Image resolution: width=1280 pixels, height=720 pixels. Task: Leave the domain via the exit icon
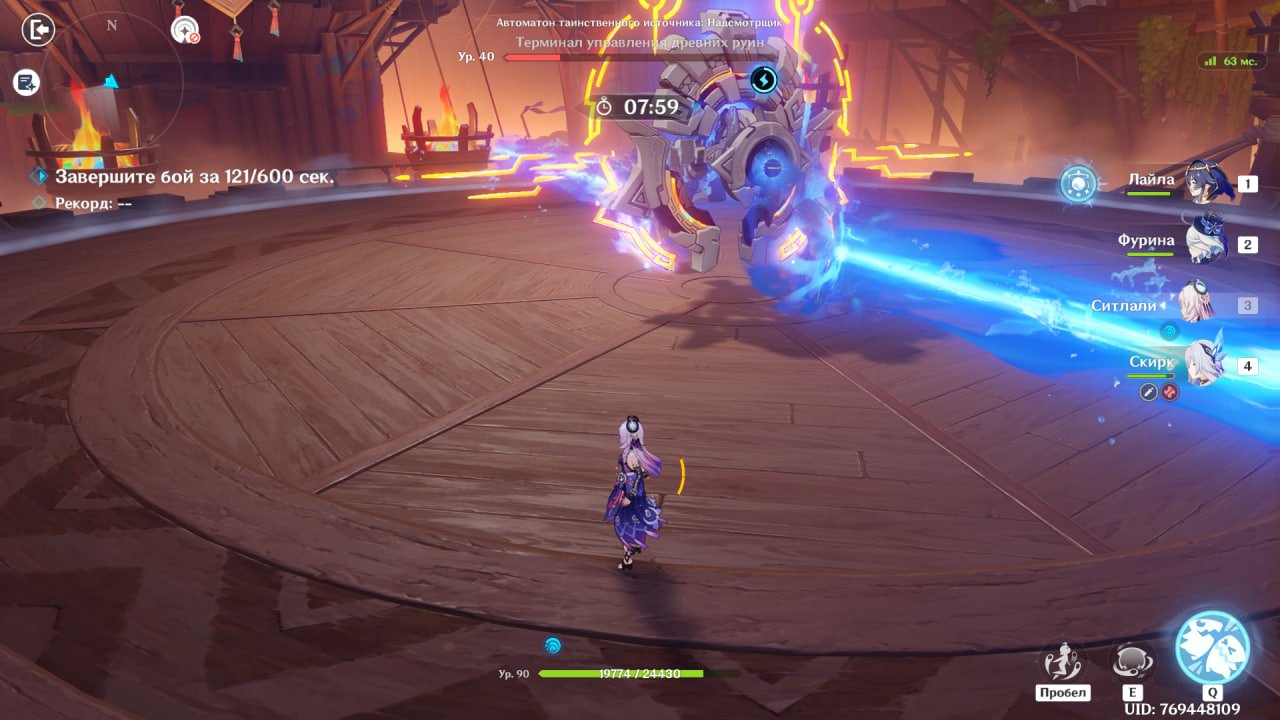click(x=38, y=30)
